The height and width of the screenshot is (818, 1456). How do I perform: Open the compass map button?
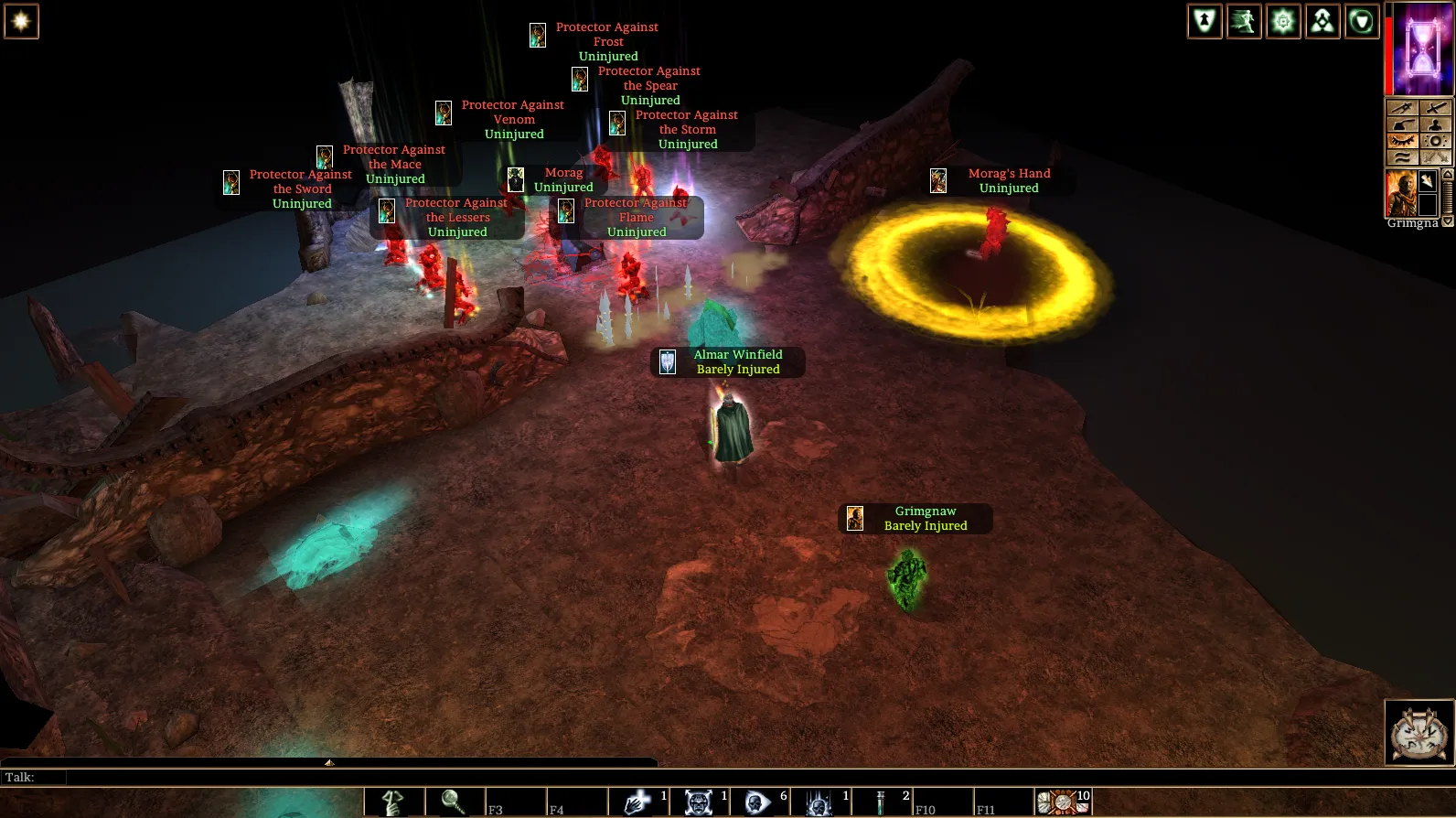(x=1419, y=732)
